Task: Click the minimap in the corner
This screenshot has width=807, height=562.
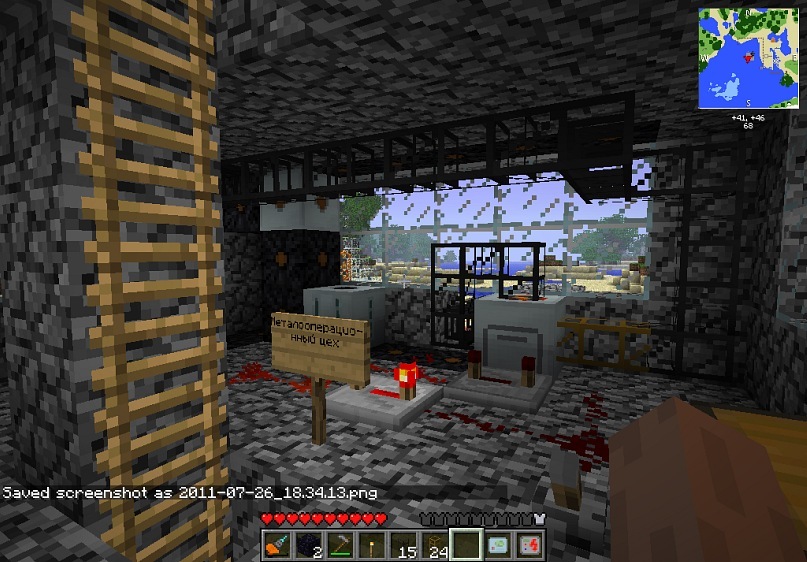Action: (x=748, y=58)
